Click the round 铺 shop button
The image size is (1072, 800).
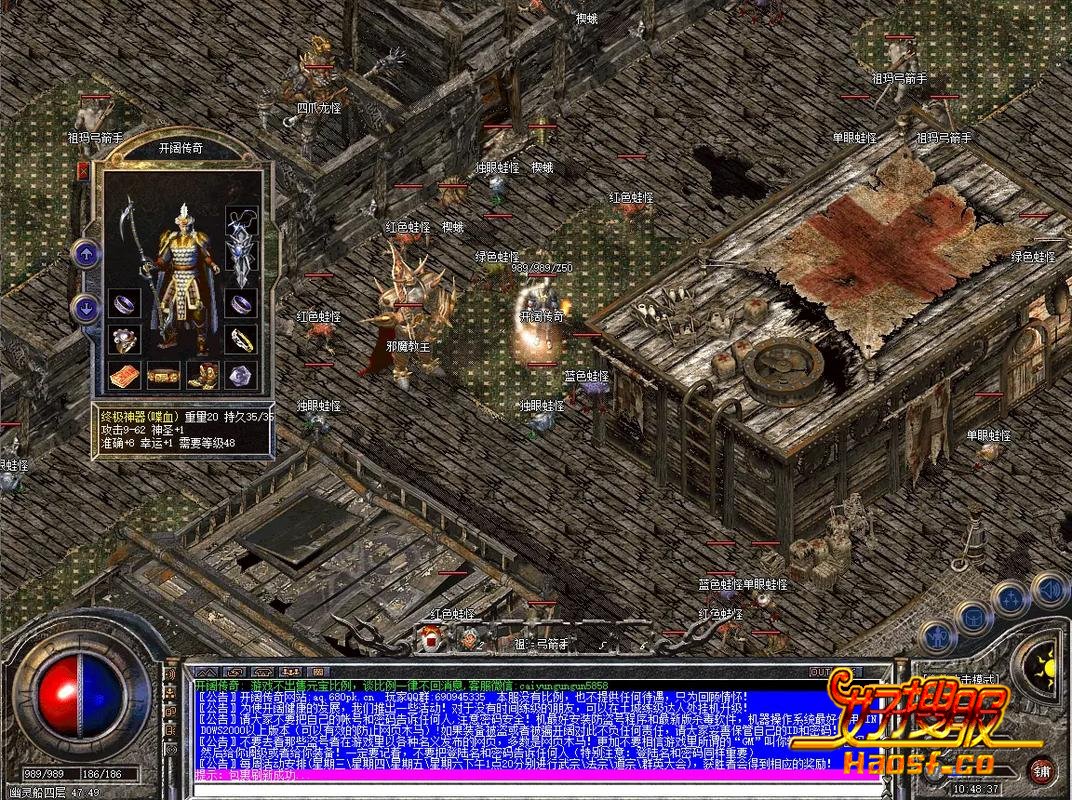click(1042, 770)
